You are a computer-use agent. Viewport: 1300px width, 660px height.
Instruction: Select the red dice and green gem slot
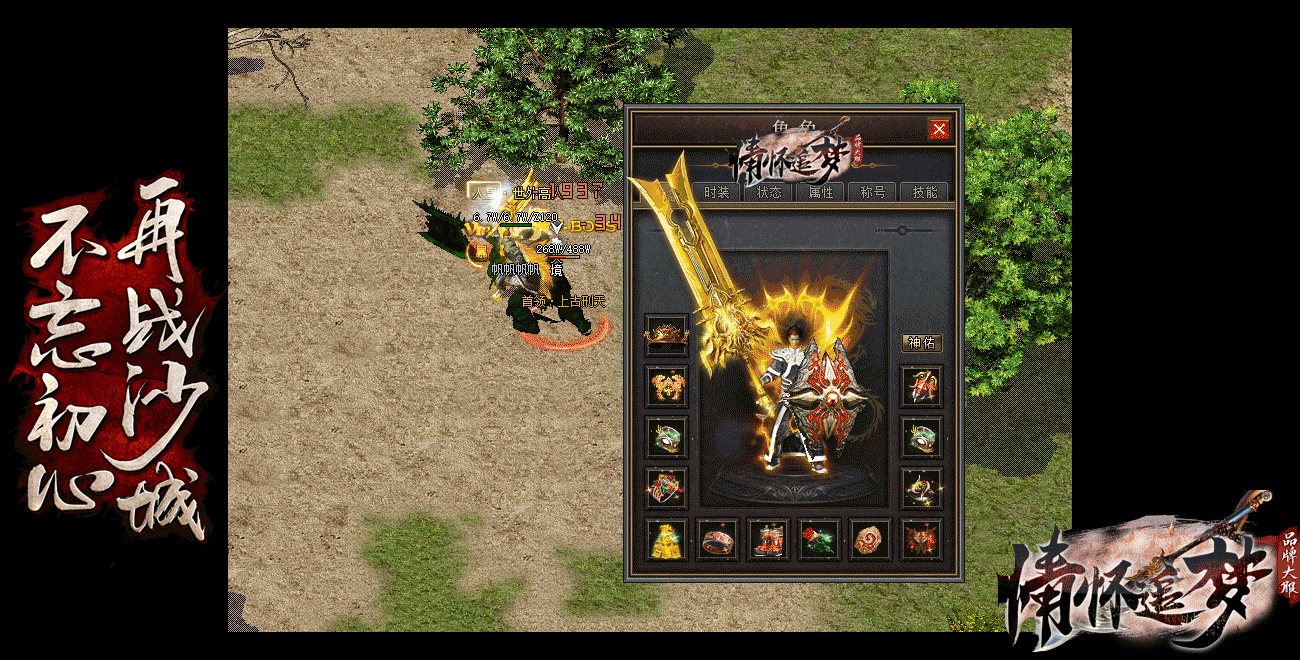click(x=820, y=539)
